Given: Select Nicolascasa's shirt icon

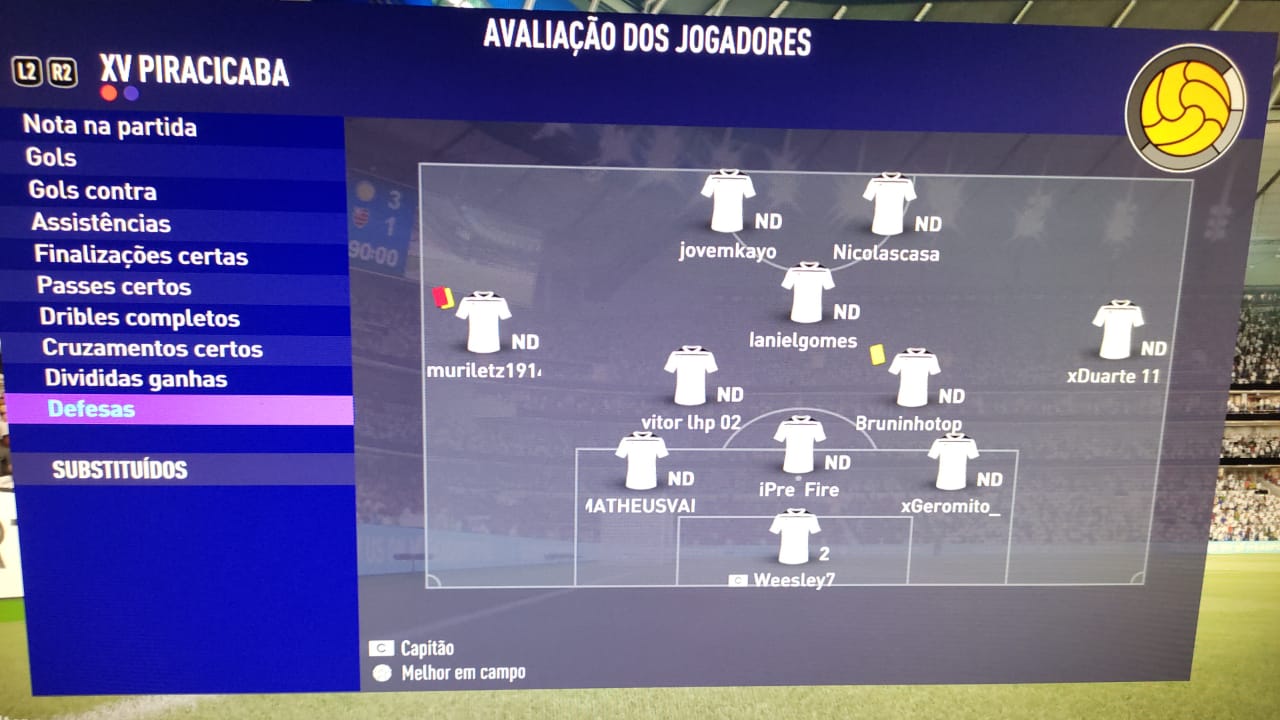Looking at the screenshot, I should click(x=889, y=205).
